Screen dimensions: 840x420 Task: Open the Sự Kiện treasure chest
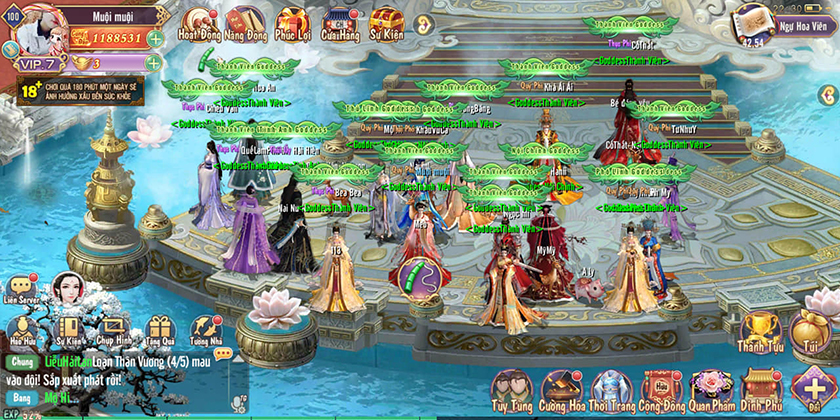point(387,22)
